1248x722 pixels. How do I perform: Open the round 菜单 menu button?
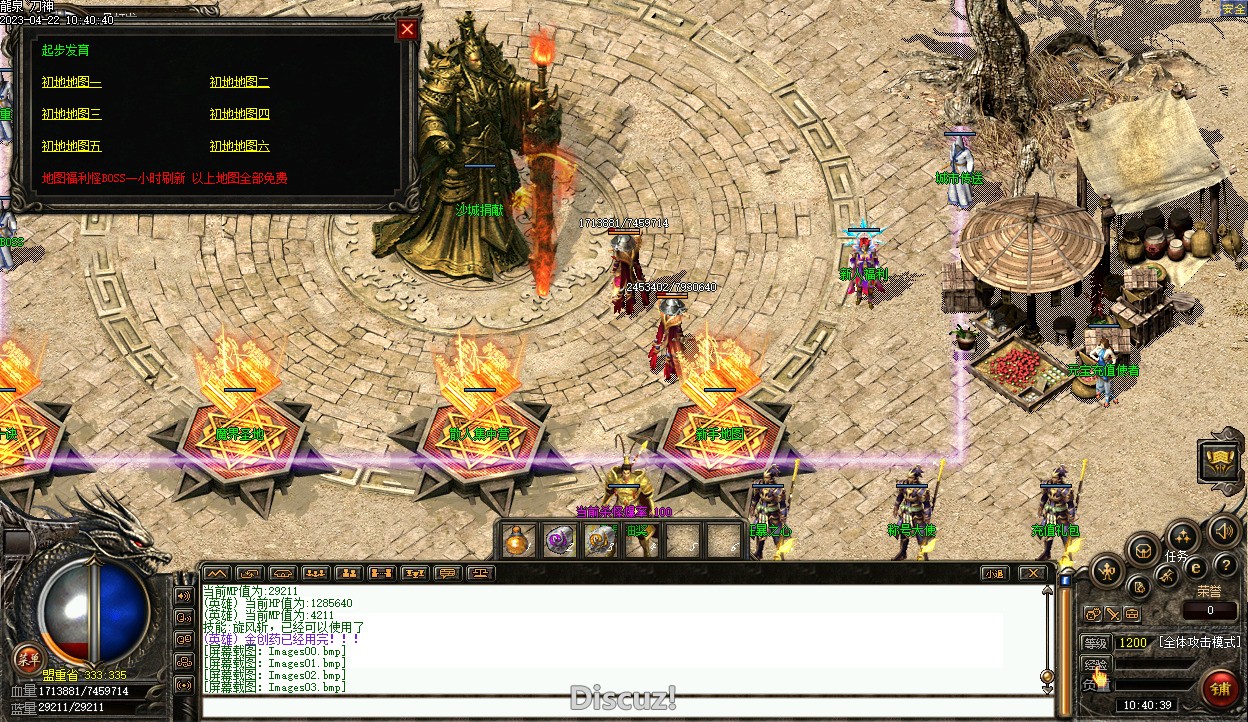pyautogui.click(x=27, y=657)
